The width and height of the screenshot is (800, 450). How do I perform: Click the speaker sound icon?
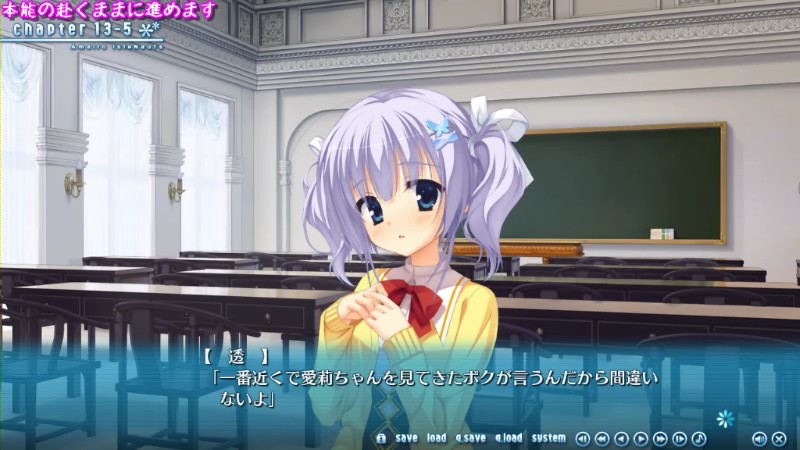[x=759, y=438]
